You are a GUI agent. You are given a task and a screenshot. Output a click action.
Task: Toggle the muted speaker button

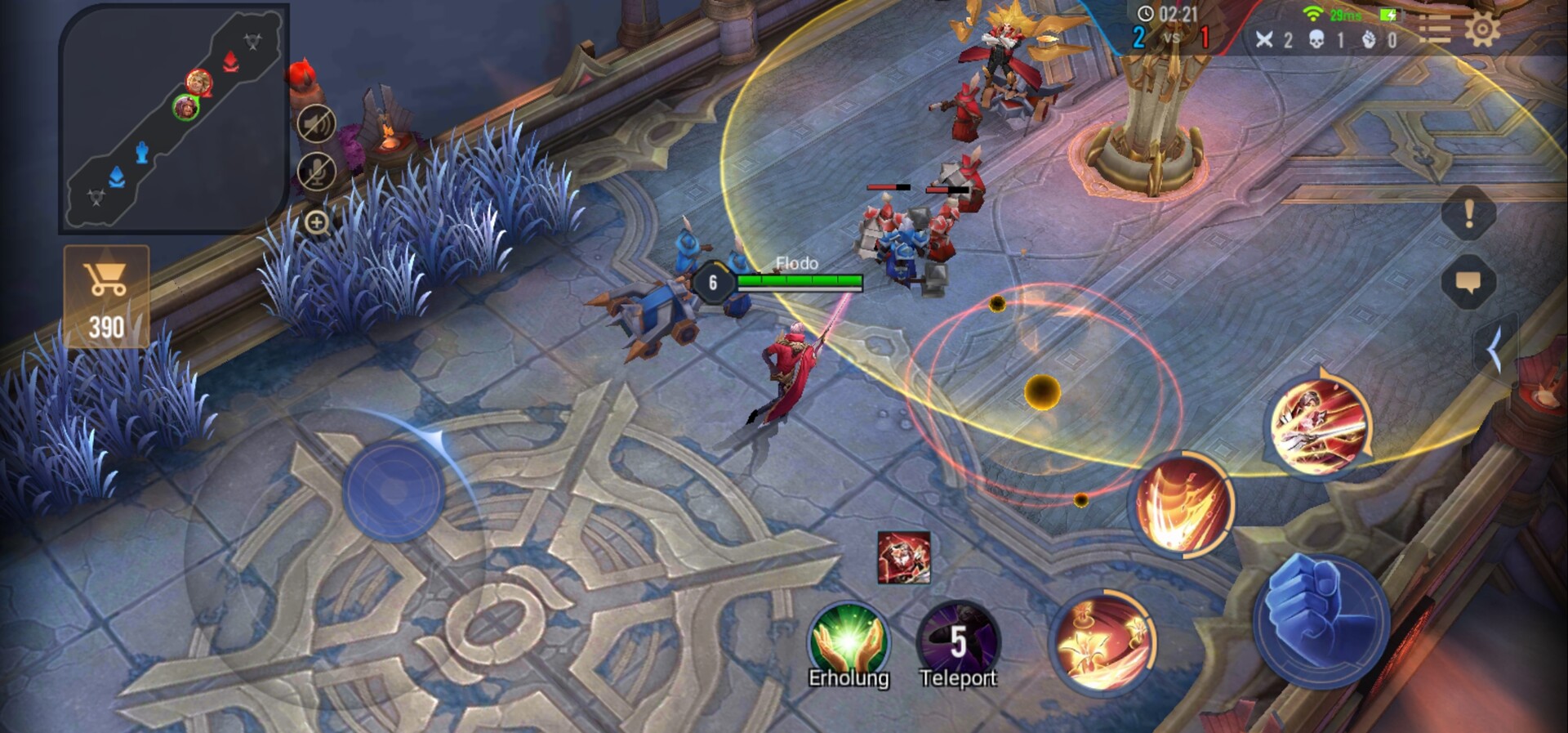pyautogui.click(x=316, y=124)
